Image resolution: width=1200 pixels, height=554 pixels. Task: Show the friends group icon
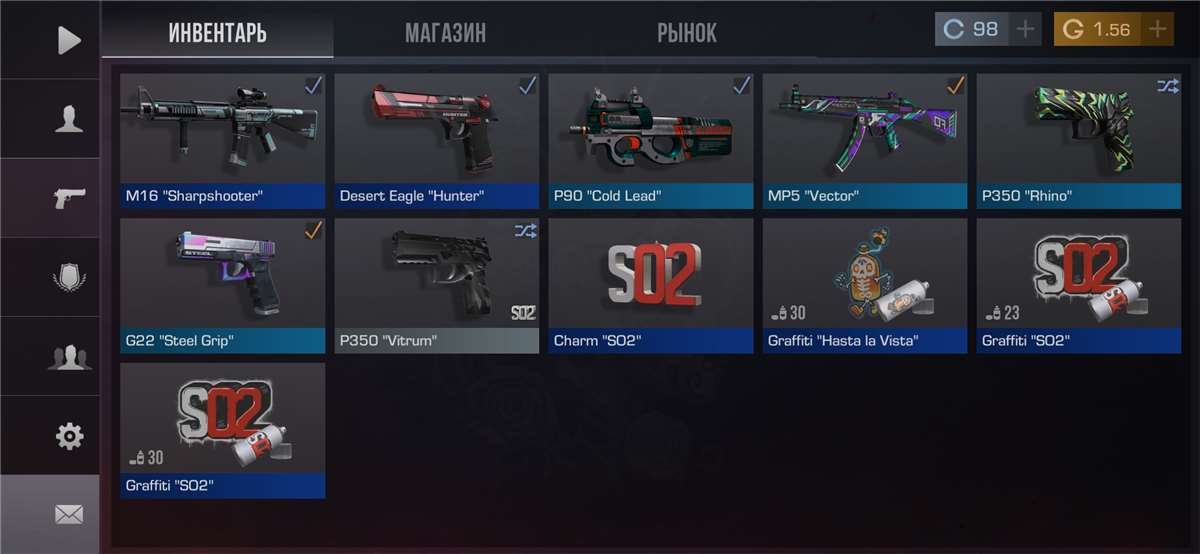click(68, 357)
